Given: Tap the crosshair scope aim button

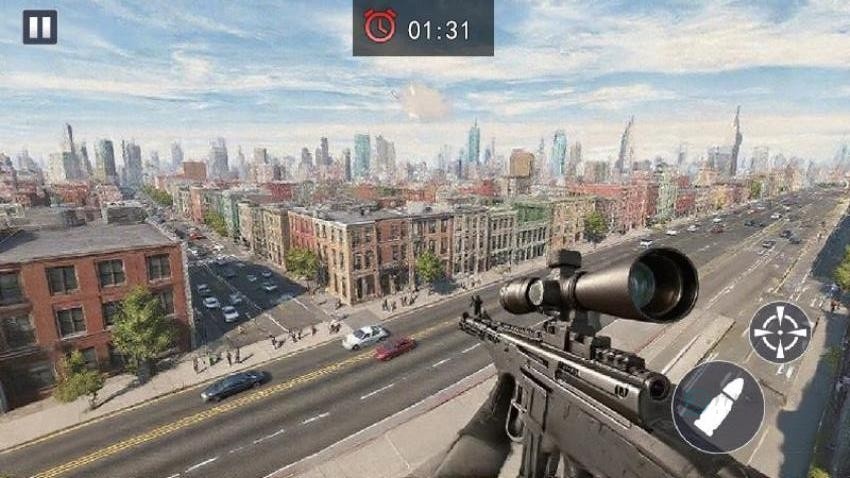Looking at the screenshot, I should pyautogui.click(x=780, y=332).
